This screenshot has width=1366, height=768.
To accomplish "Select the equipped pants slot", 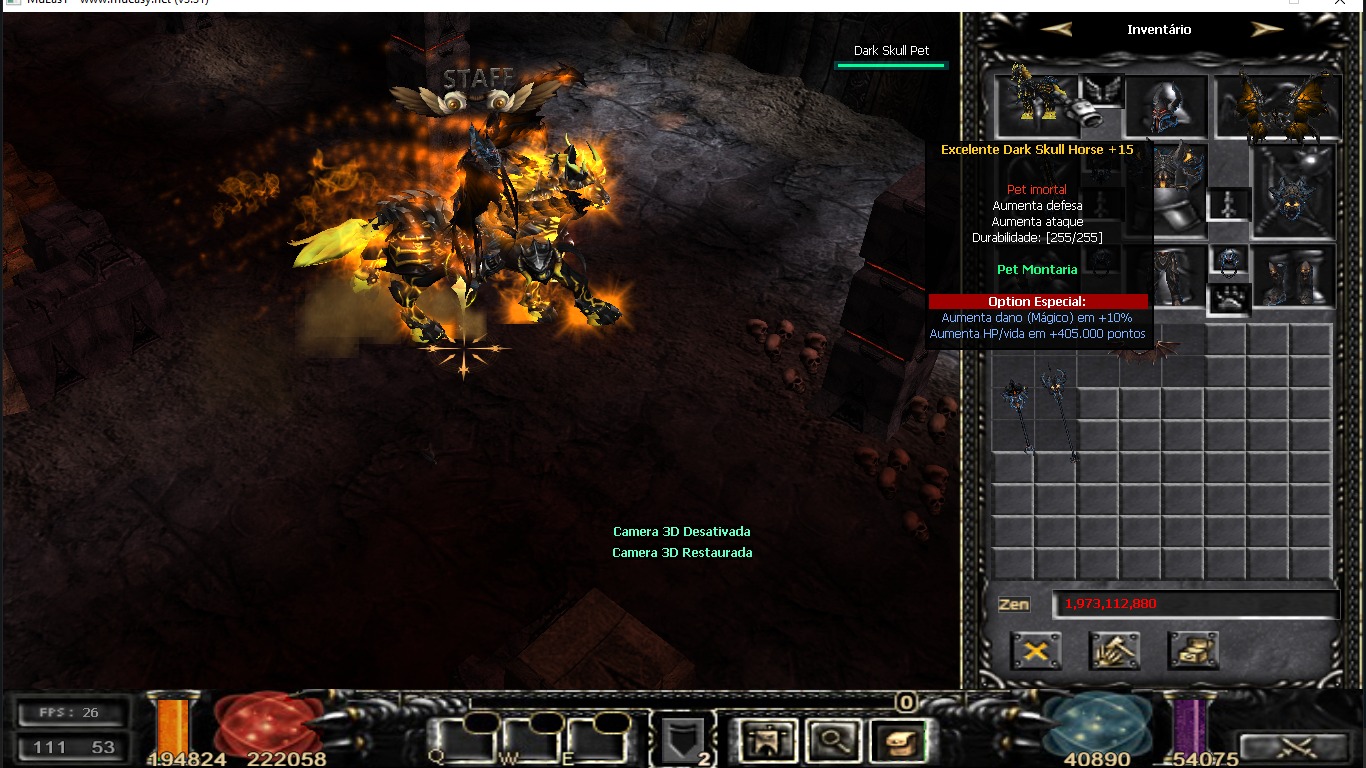I will click(x=1167, y=276).
